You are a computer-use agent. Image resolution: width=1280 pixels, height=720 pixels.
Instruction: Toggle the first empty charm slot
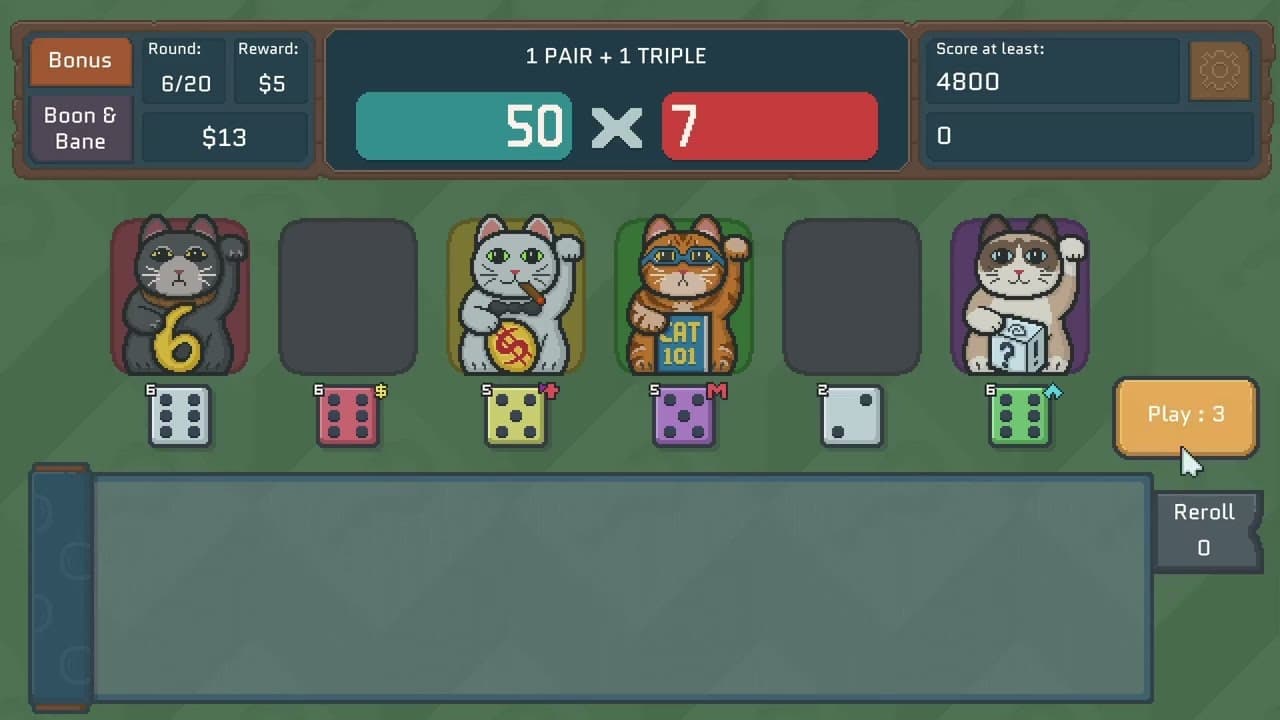point(348,295)
